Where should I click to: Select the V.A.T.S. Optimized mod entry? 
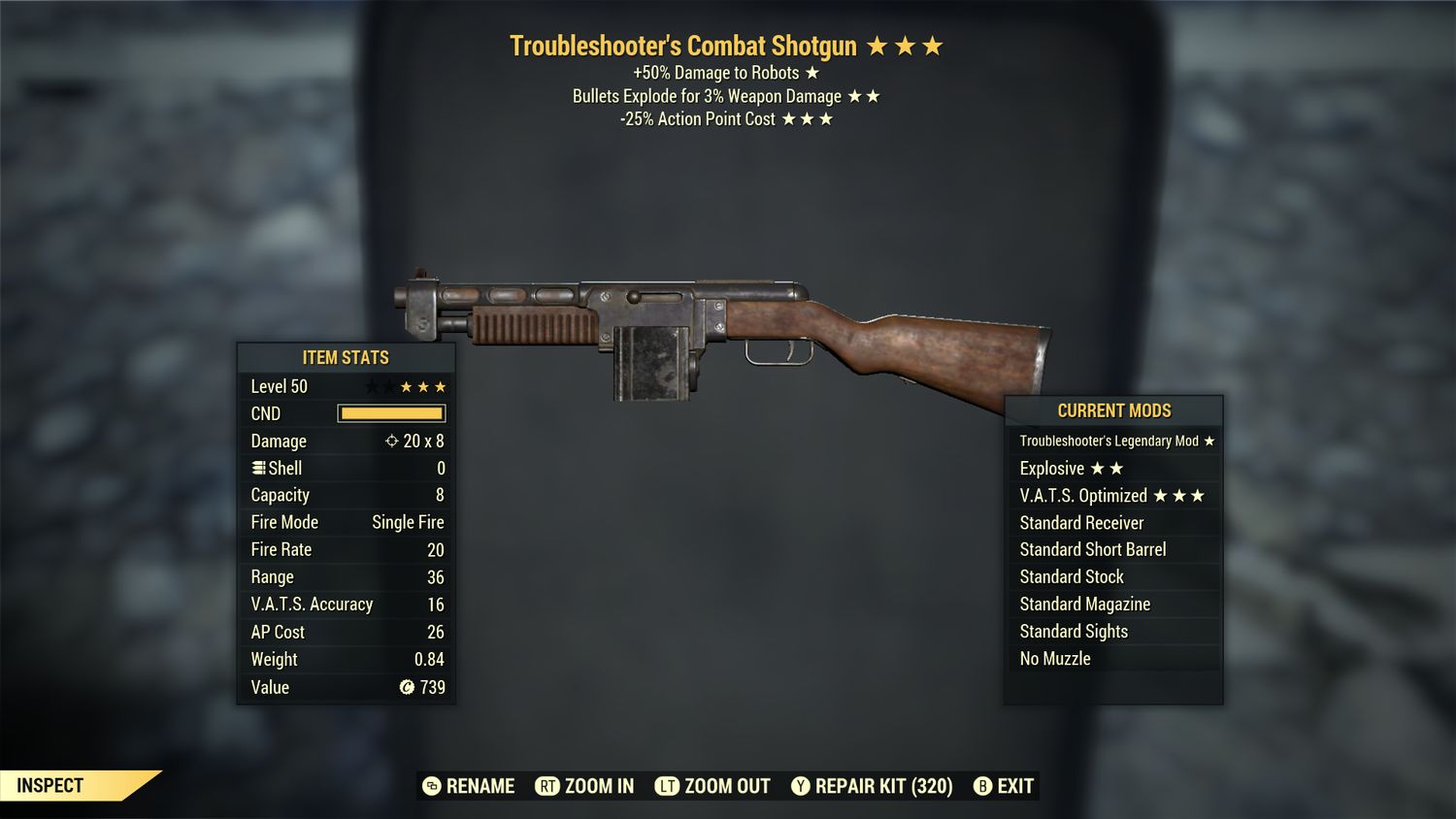pos(1113,495)
